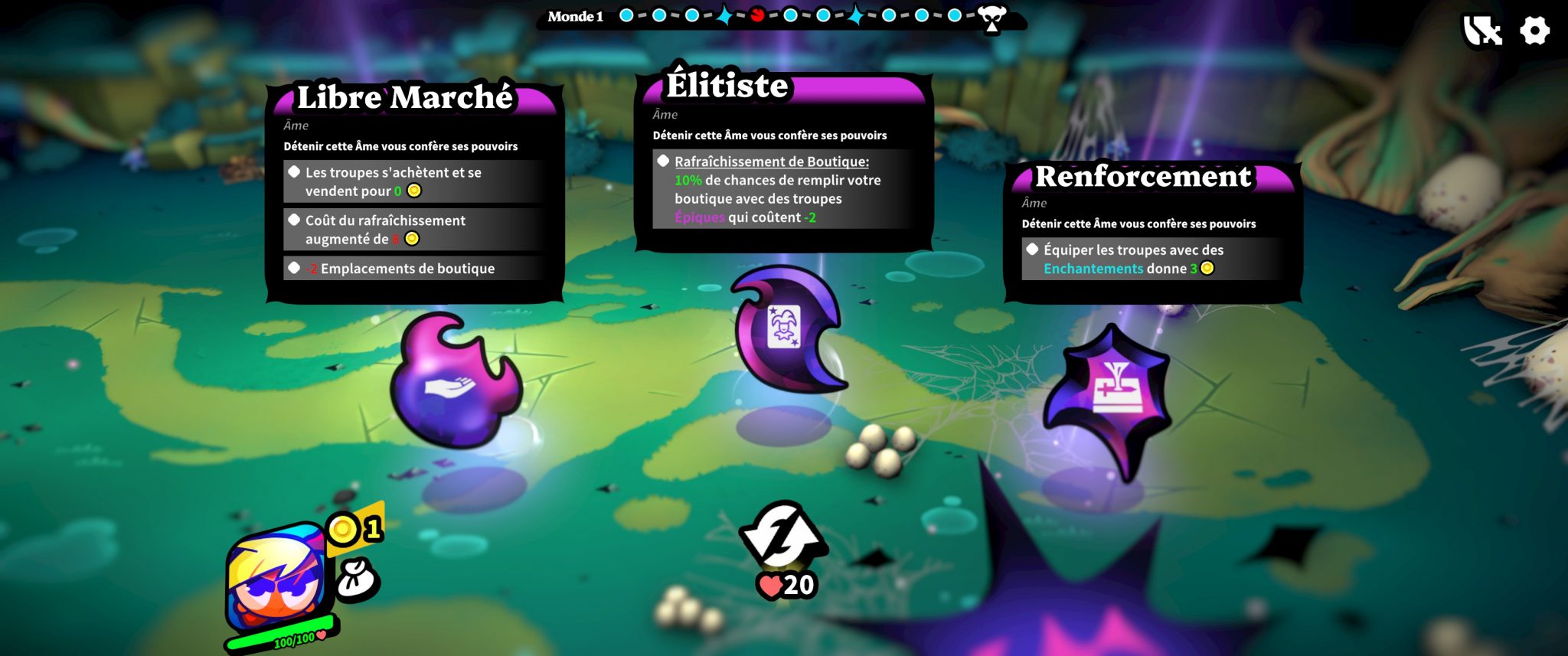
Task: Open the white loot bag
Action: click(x=356, y=579)
